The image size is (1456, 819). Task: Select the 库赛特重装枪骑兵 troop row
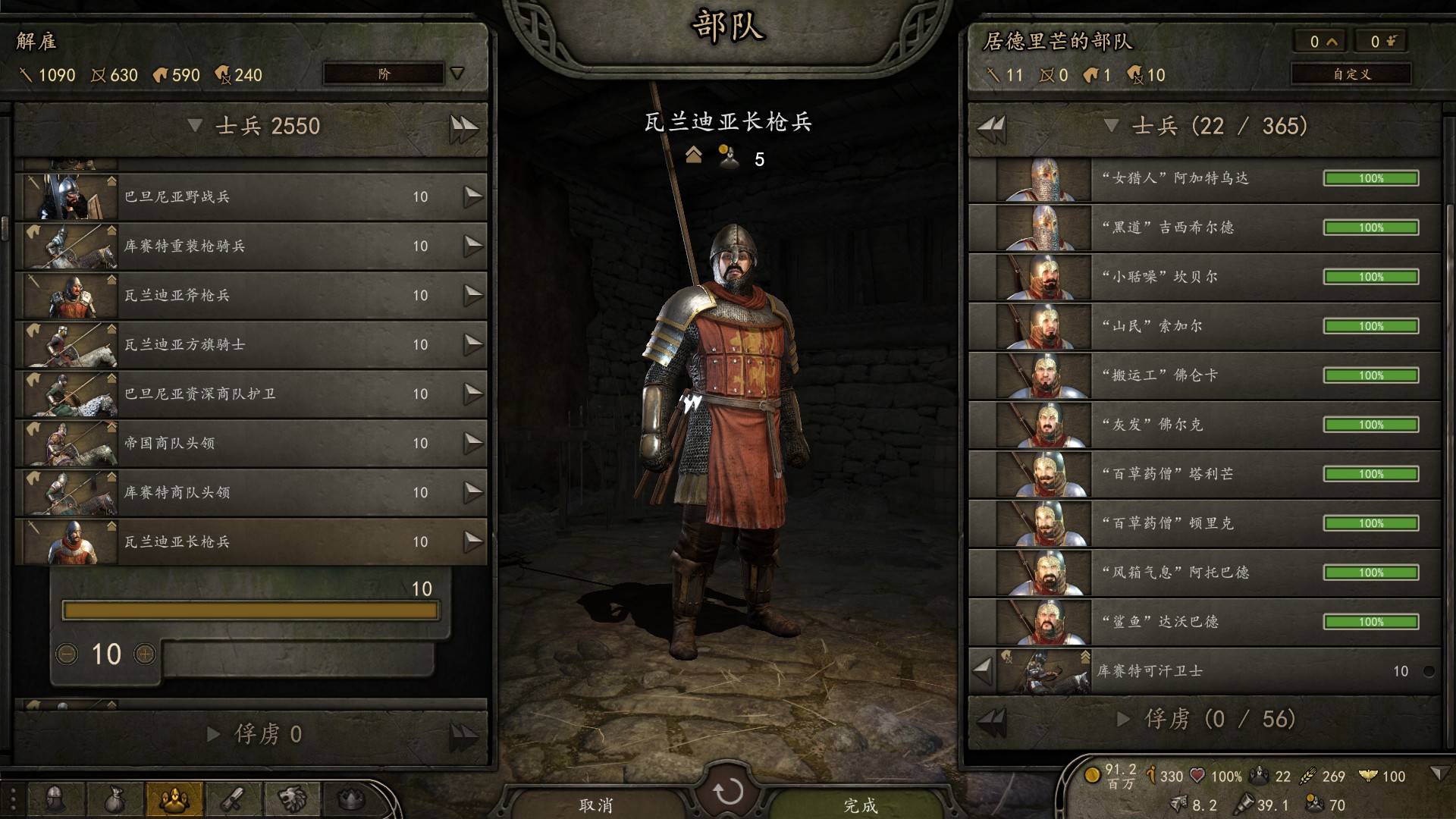pos(250,246)
